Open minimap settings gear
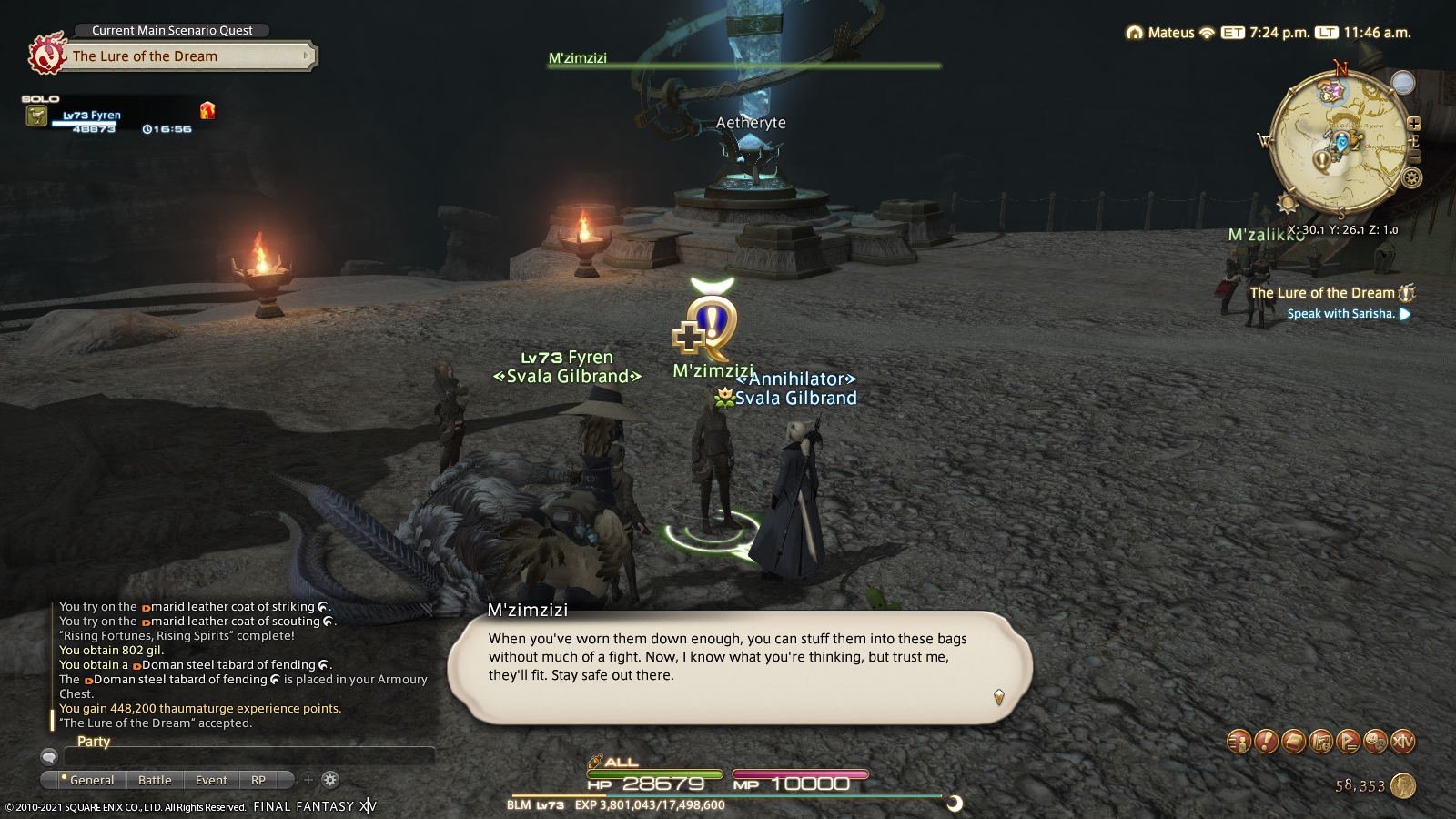 (1411, 178)
